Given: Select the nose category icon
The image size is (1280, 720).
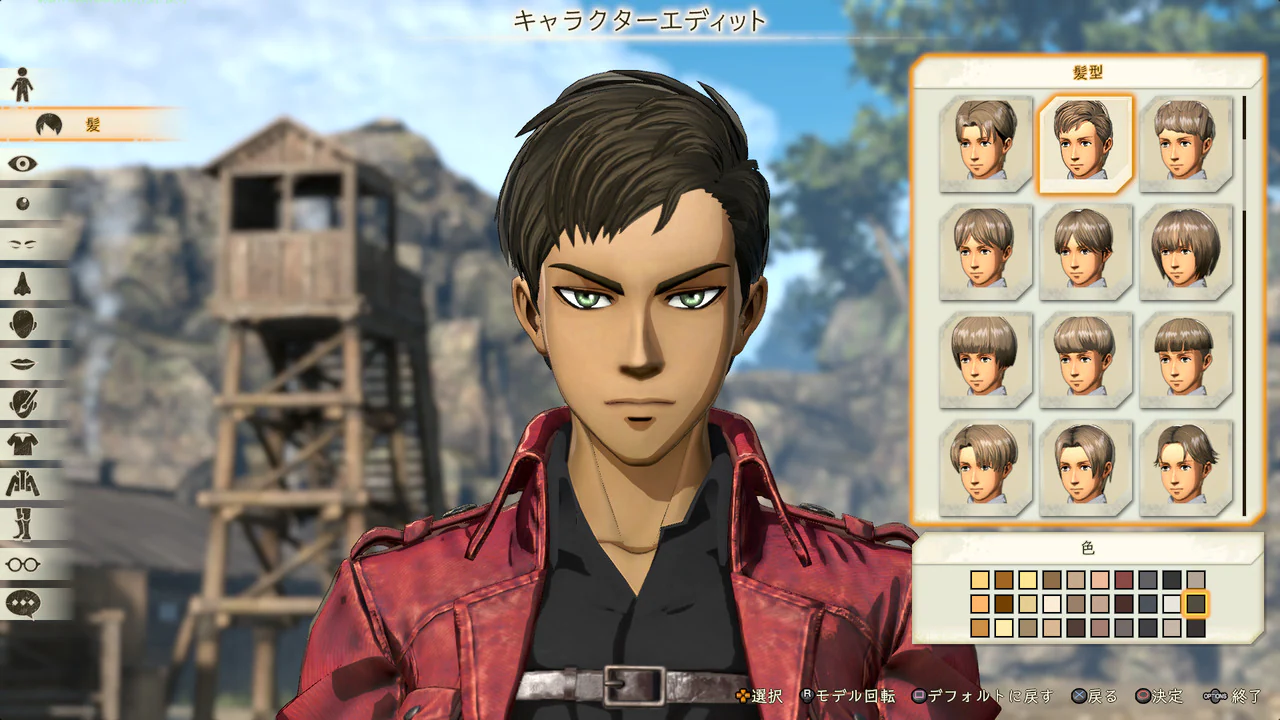Looking at the screenshot, I should 22,282.
